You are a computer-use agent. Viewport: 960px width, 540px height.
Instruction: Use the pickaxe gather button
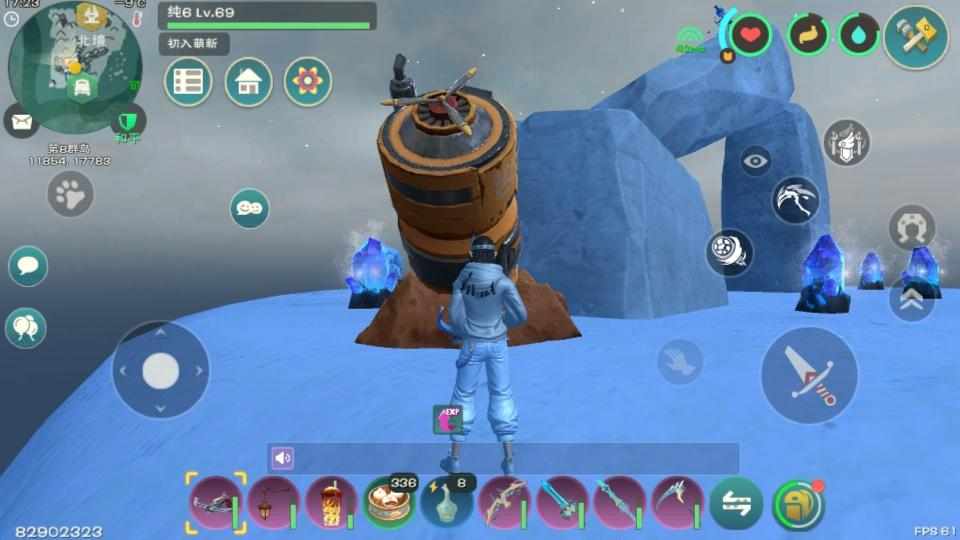pos(796,200)
